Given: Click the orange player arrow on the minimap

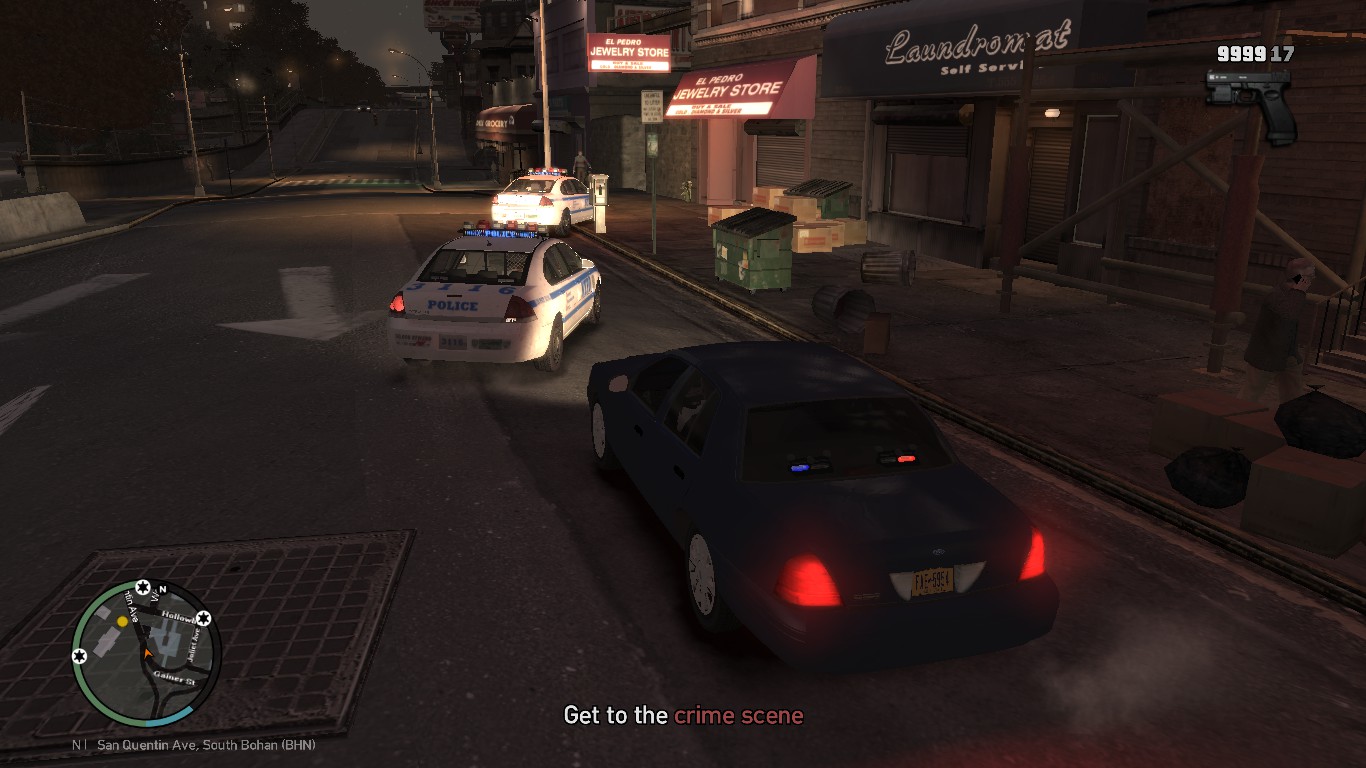Looking at the screenshot, I should click(147, 653).
